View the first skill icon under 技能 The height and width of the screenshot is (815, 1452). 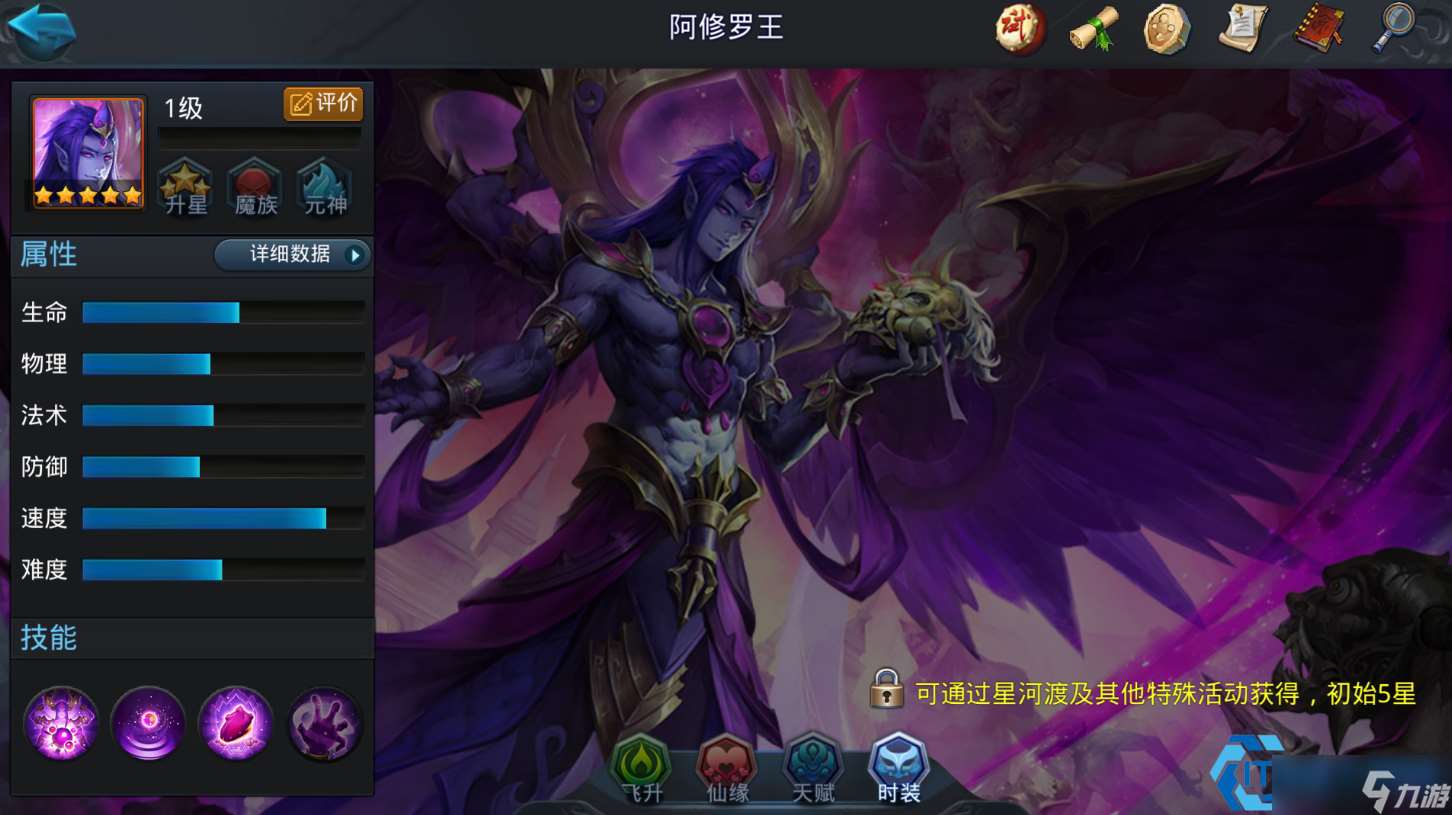[61, 724]
